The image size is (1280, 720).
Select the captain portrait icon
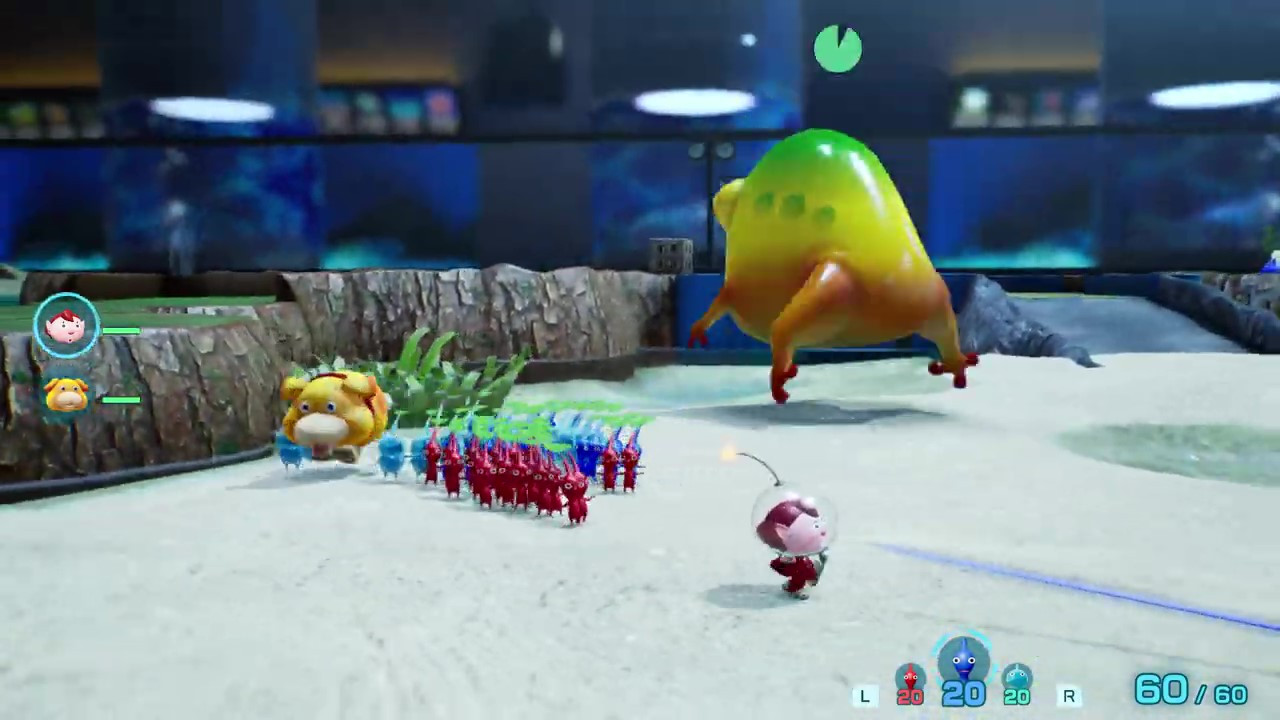(x=66, y=326)
